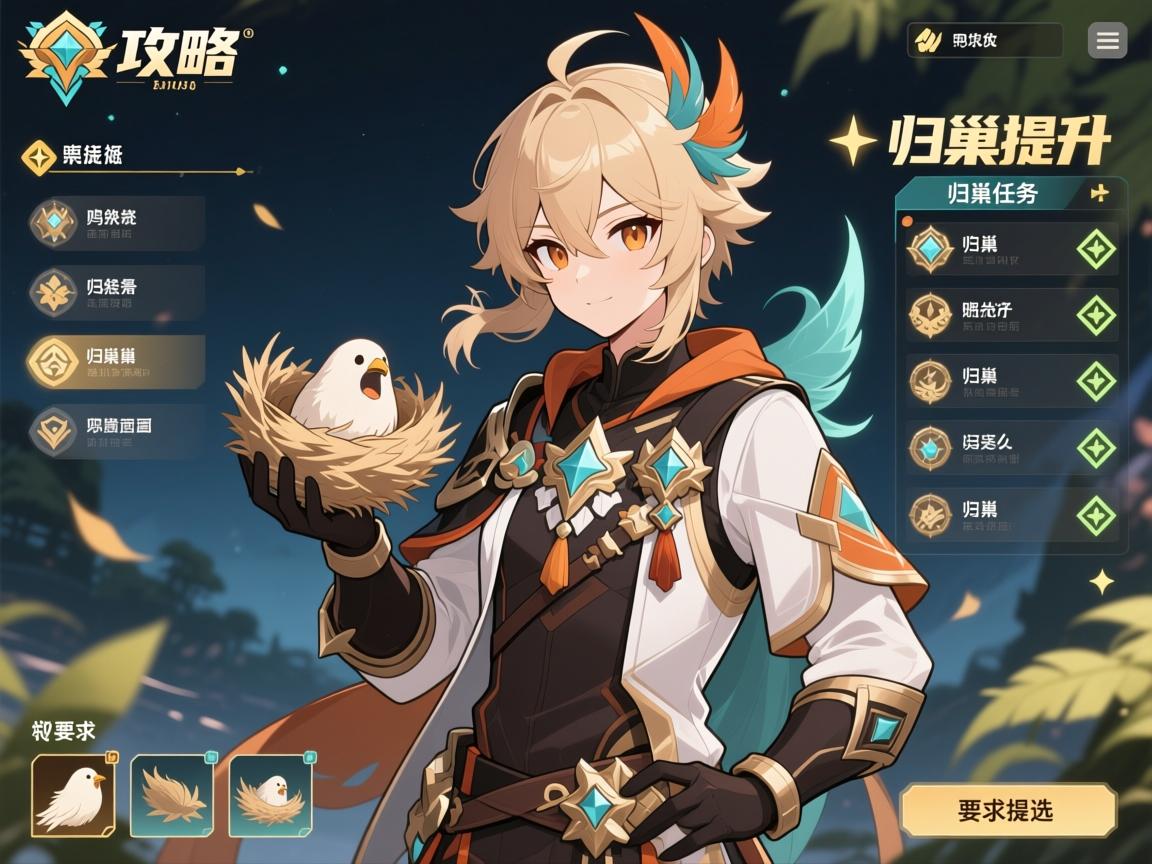Select the highlighted 归巢巢 menu entry
The width and height of the screenshot is (1152, 864).
coord(116,362)
